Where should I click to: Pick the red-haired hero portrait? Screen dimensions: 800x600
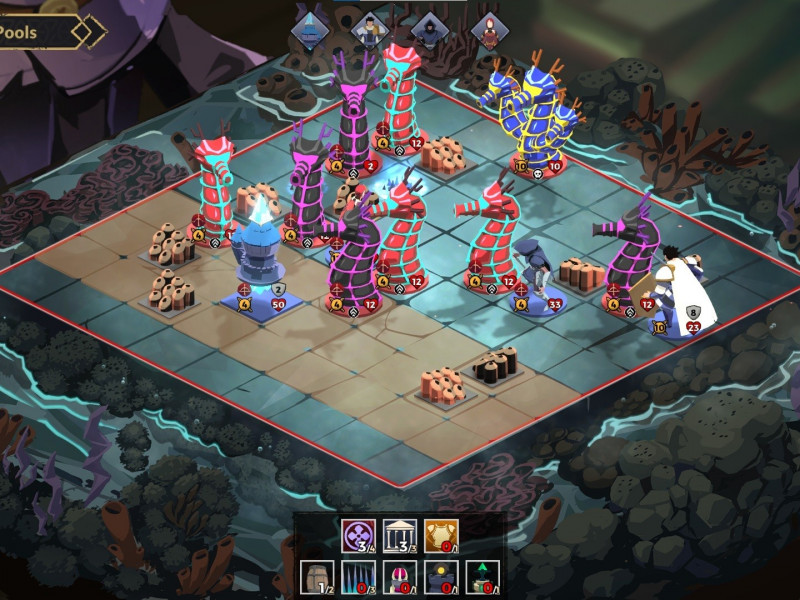[489, 30]
